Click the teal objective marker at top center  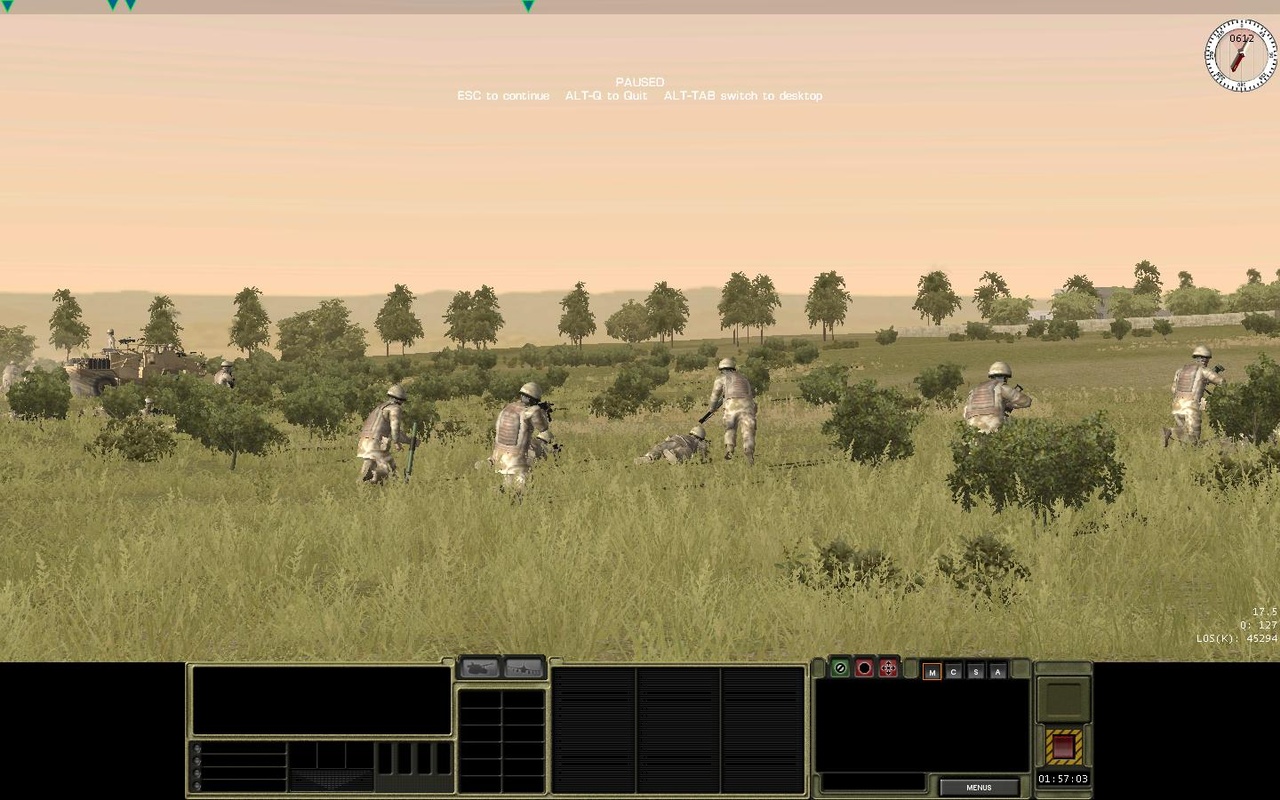pos(527,5)
